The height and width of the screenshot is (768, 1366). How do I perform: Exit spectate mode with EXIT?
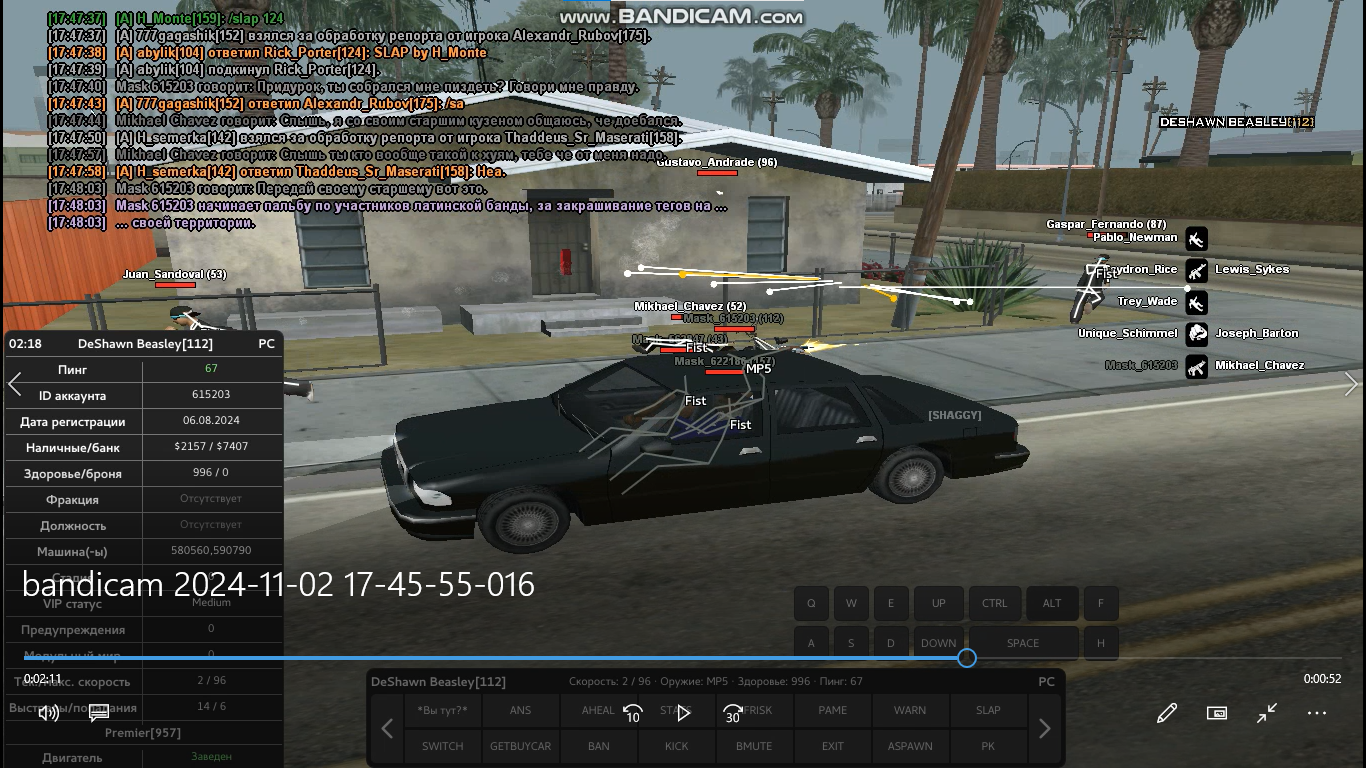832,746
